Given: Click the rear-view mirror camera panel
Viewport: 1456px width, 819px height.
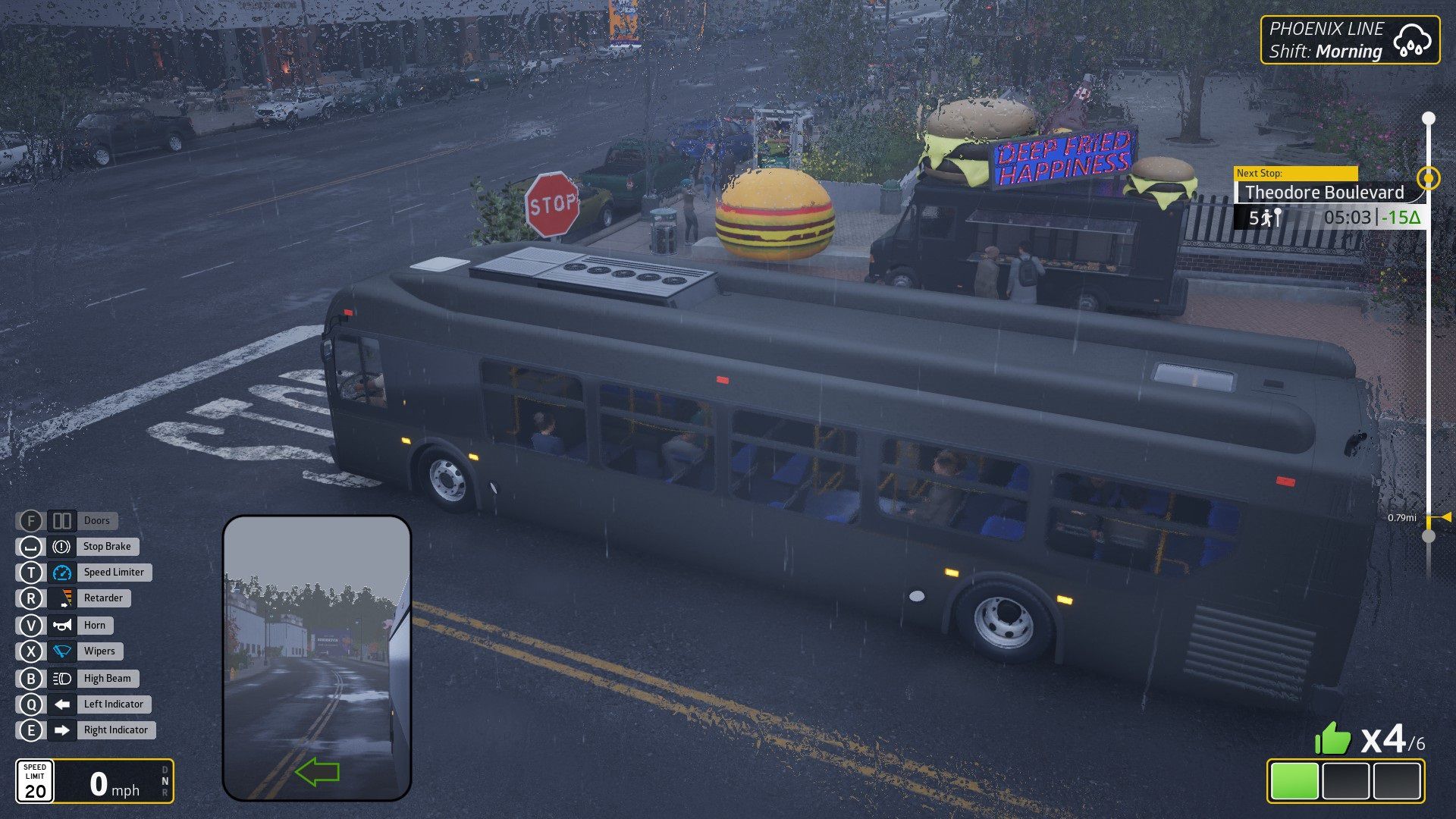Looking at the screenshot, I should coord(317,657).
